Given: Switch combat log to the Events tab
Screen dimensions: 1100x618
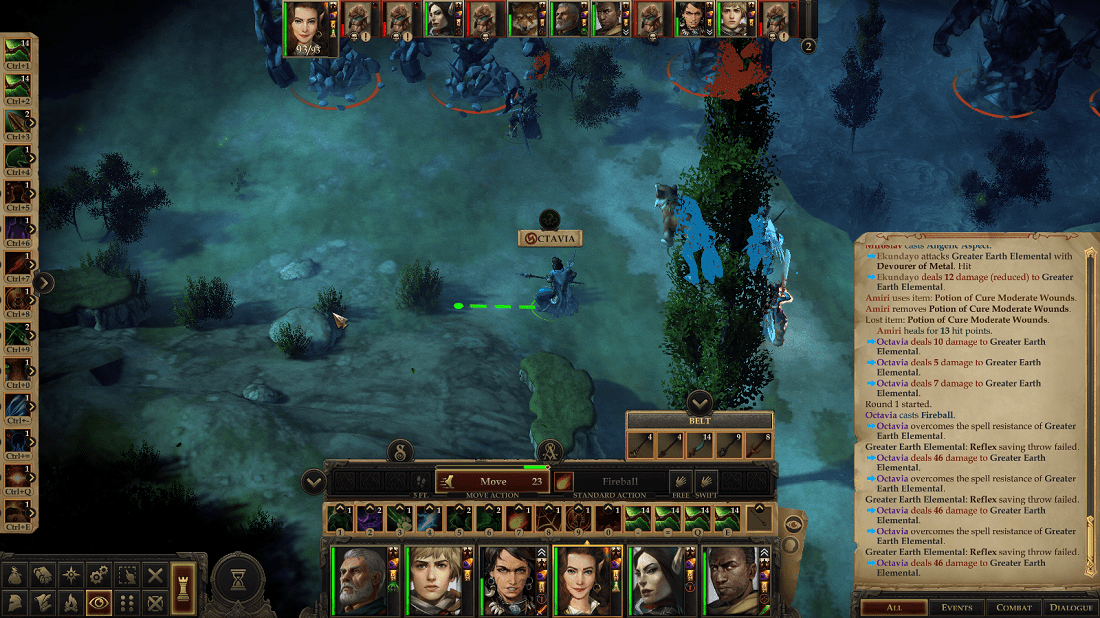Looking at the screenshot, I should pos(956,607).
